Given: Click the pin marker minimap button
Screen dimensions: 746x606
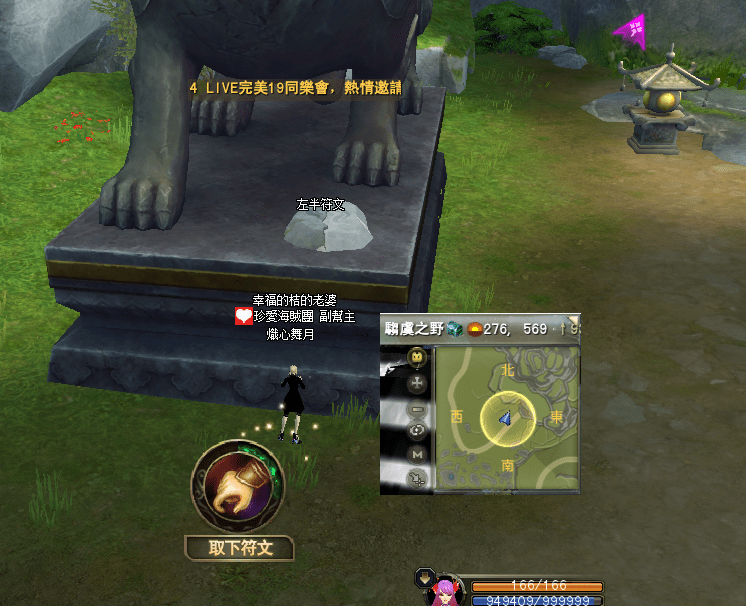Looking at the screenshot, I should (x=417, y=479).
